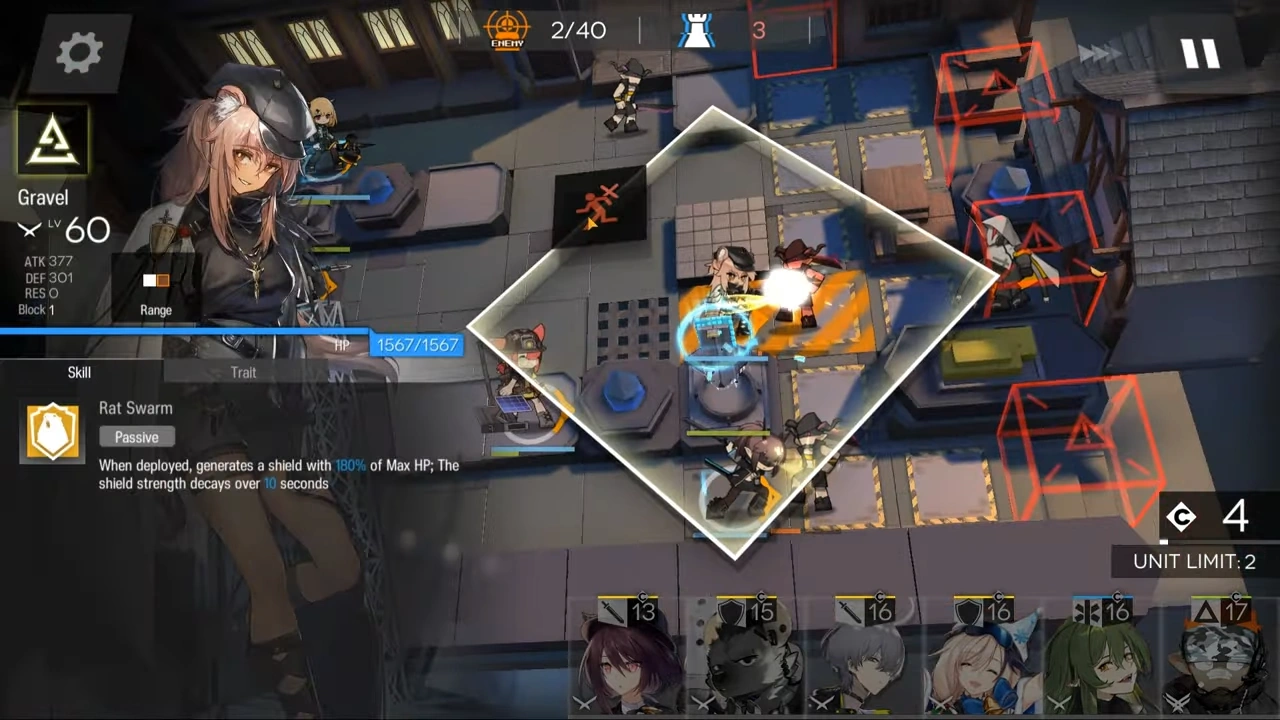1280x720 pixels.
Task: Open Gravel's level 60 stat panel
Action: tap(87, 230)
